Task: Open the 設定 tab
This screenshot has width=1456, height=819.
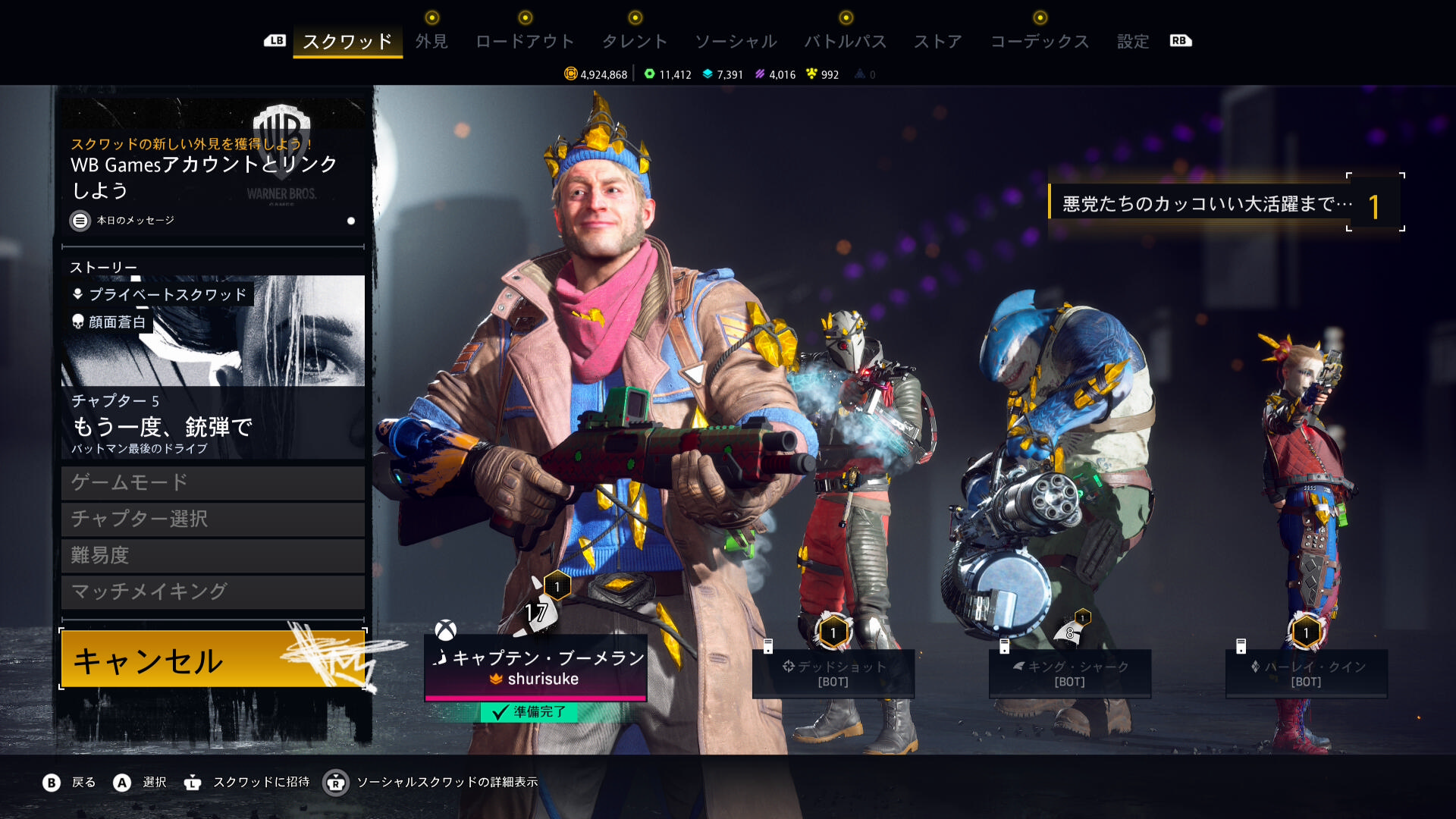Action: (1133, 42)
